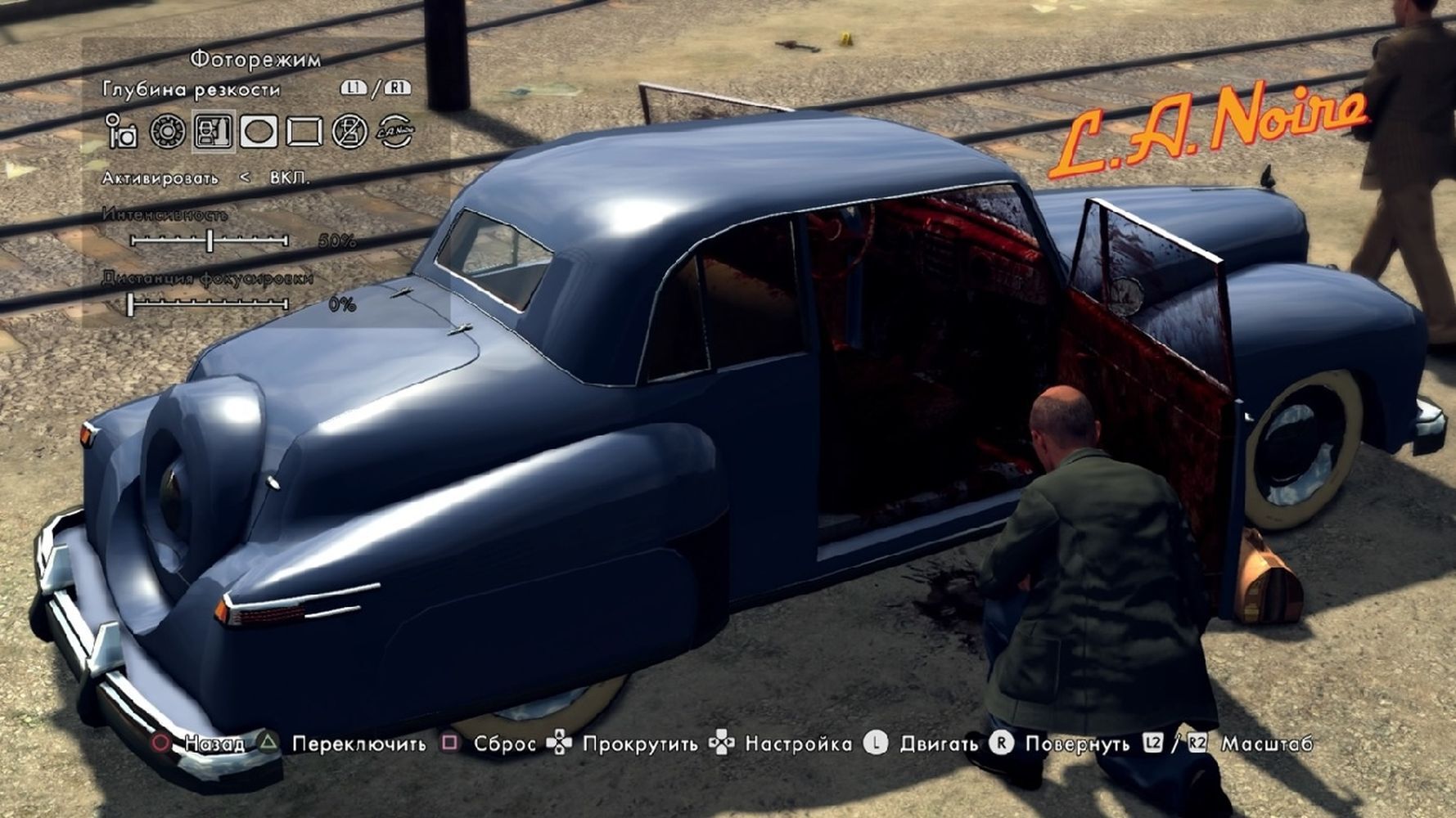Choose the oval vignette icon

258,132
